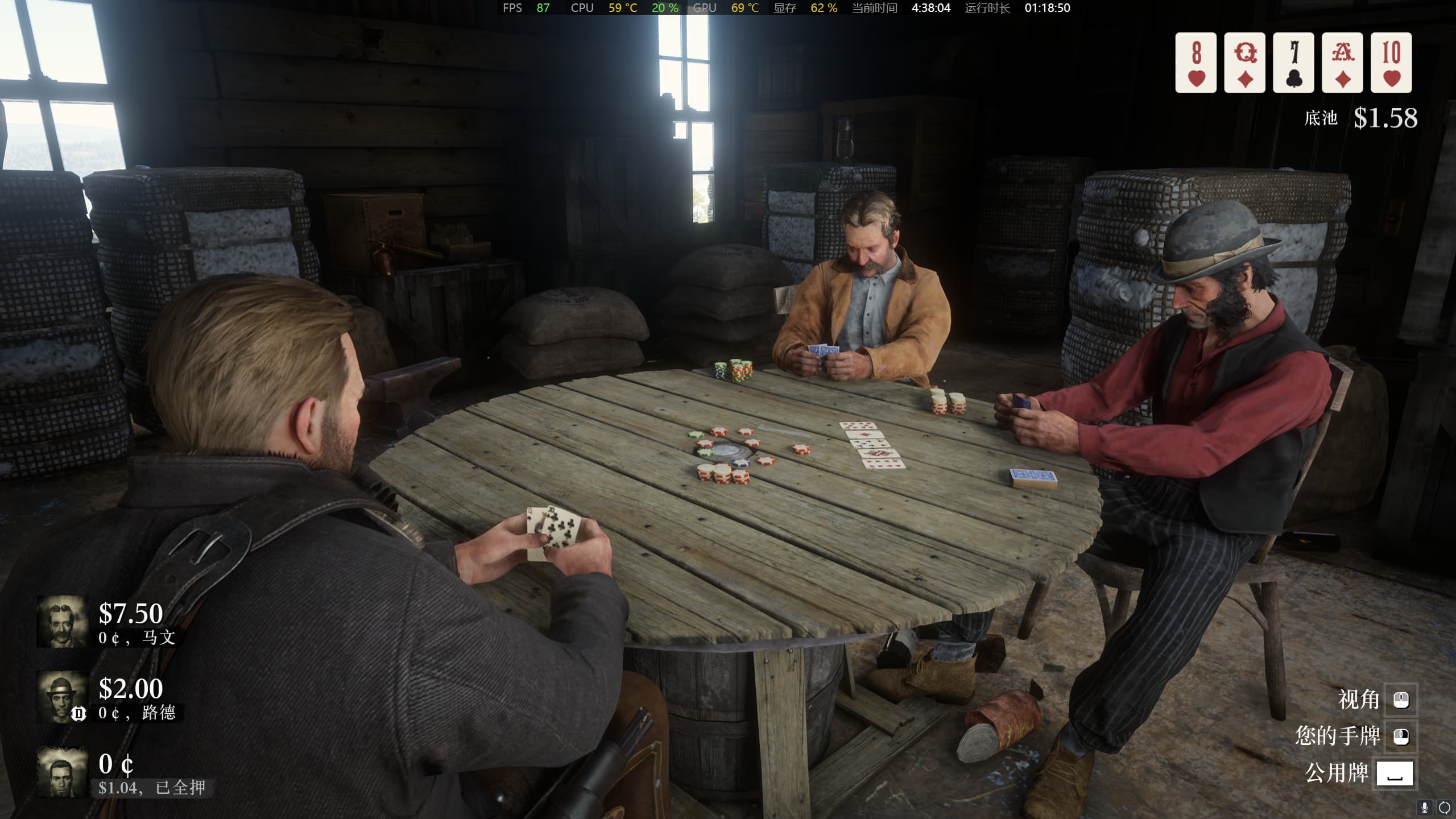Toggle the microphone overlay icon
This screenshot has width=1456, height=819.
(1425, 808)
